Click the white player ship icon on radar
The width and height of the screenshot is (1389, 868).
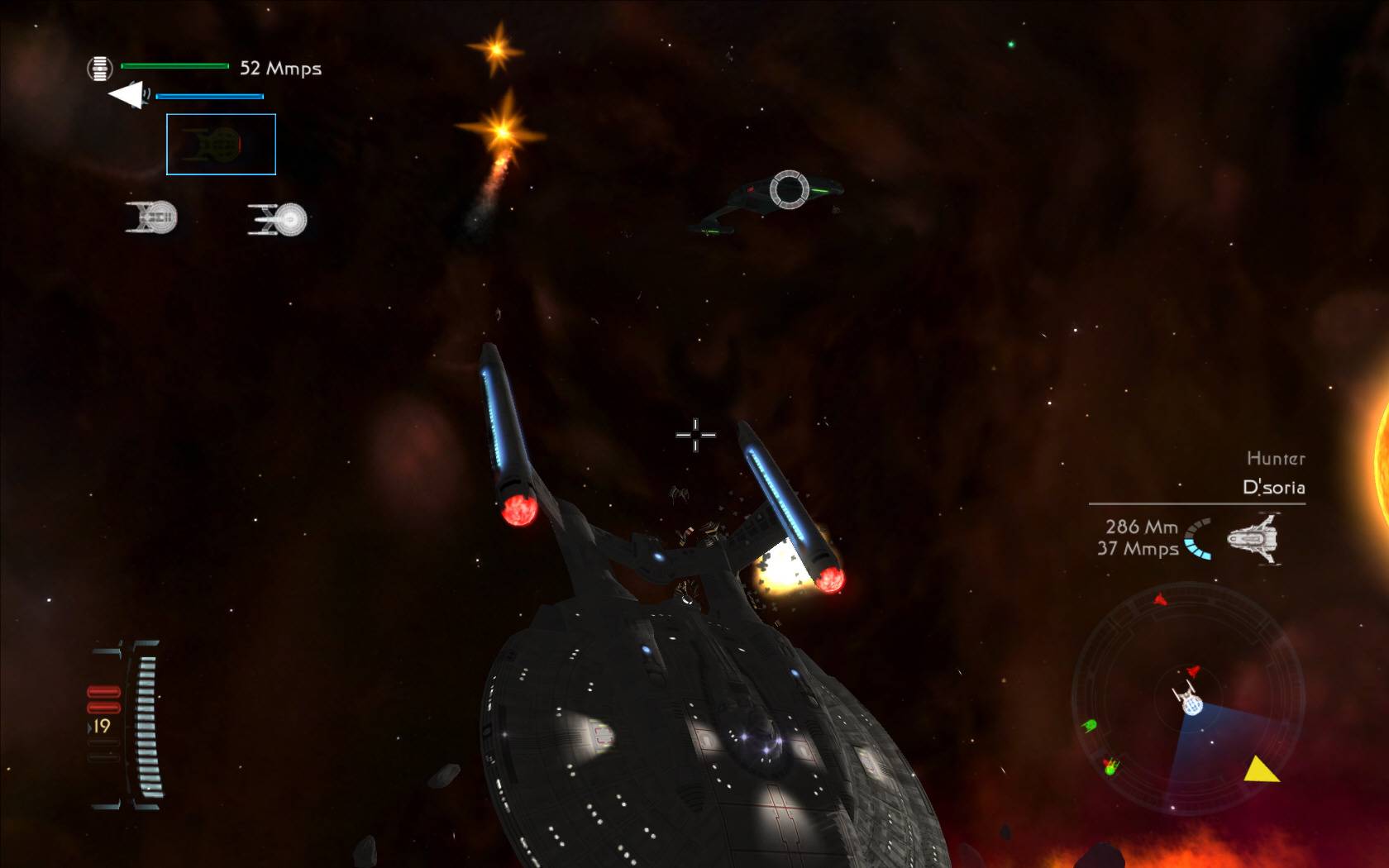coord(1188,699)
